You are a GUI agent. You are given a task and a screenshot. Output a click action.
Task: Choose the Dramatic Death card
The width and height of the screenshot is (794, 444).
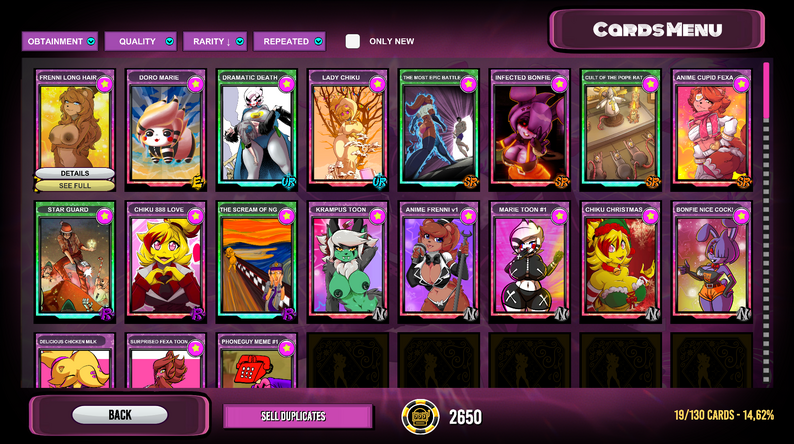pyautogui.click(x=257, y=130)
